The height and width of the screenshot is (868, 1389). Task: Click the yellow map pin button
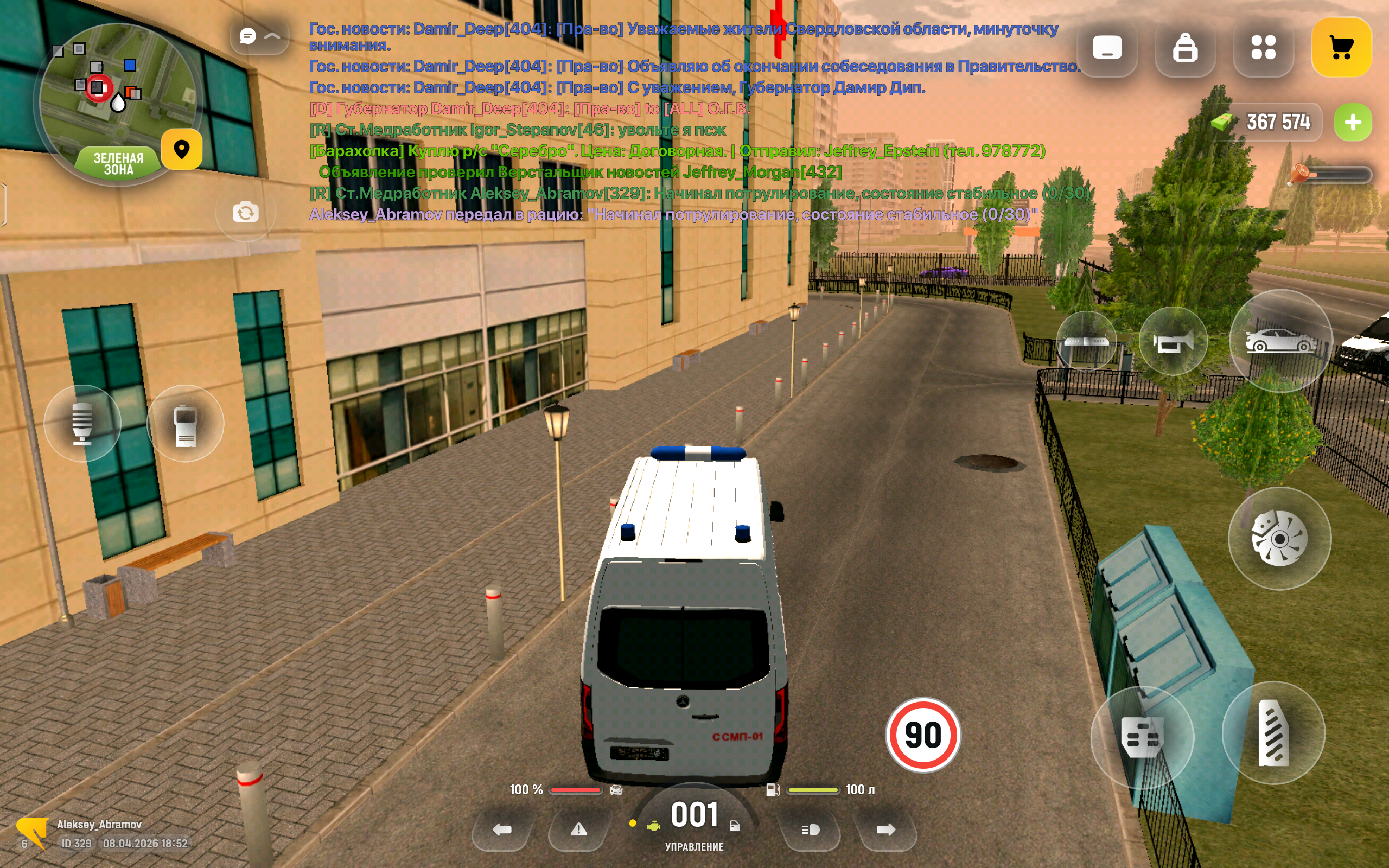[181, 149]
